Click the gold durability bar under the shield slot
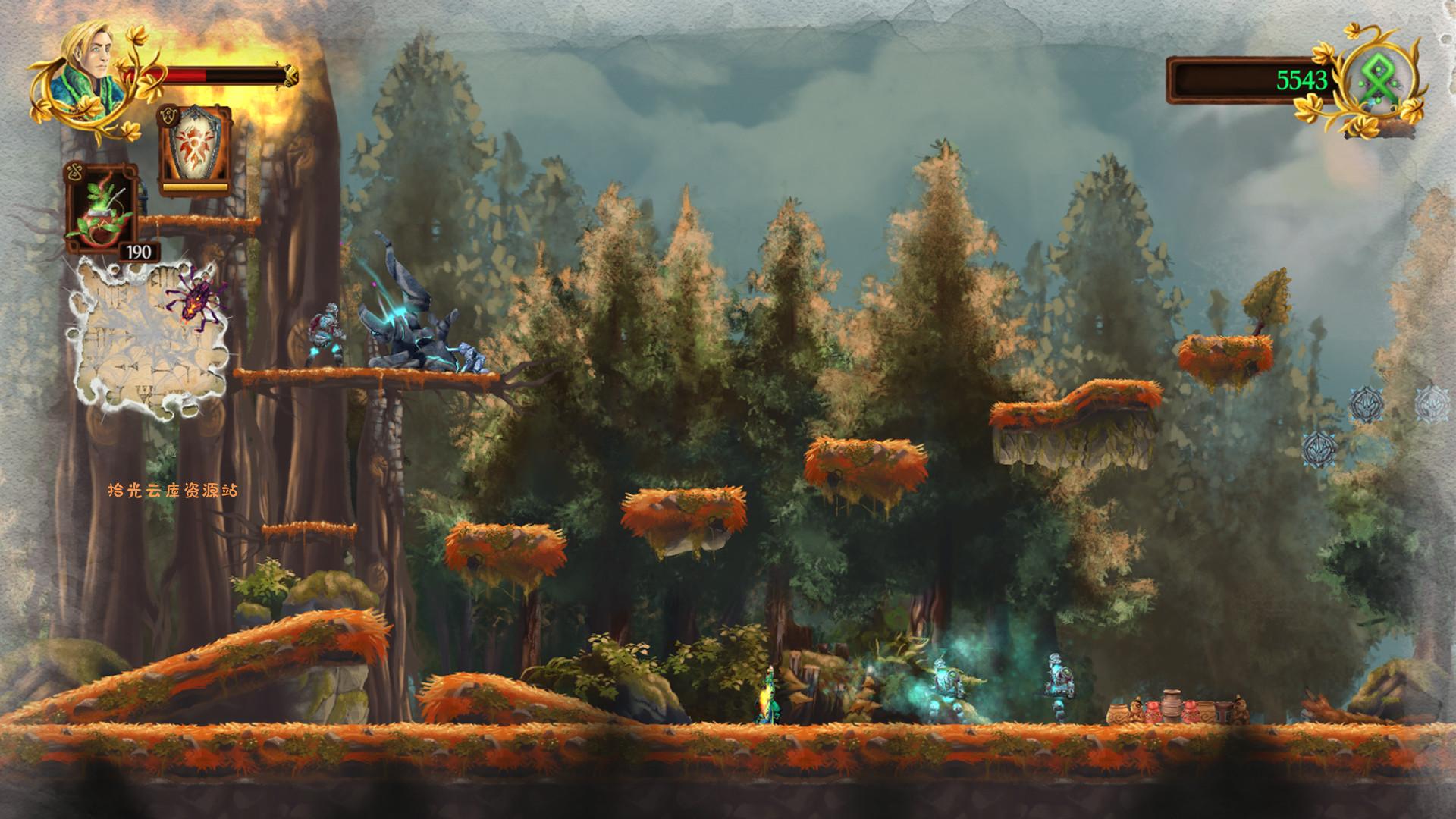This screenshot has height=819, width=1456. click(x=196, y=187)
